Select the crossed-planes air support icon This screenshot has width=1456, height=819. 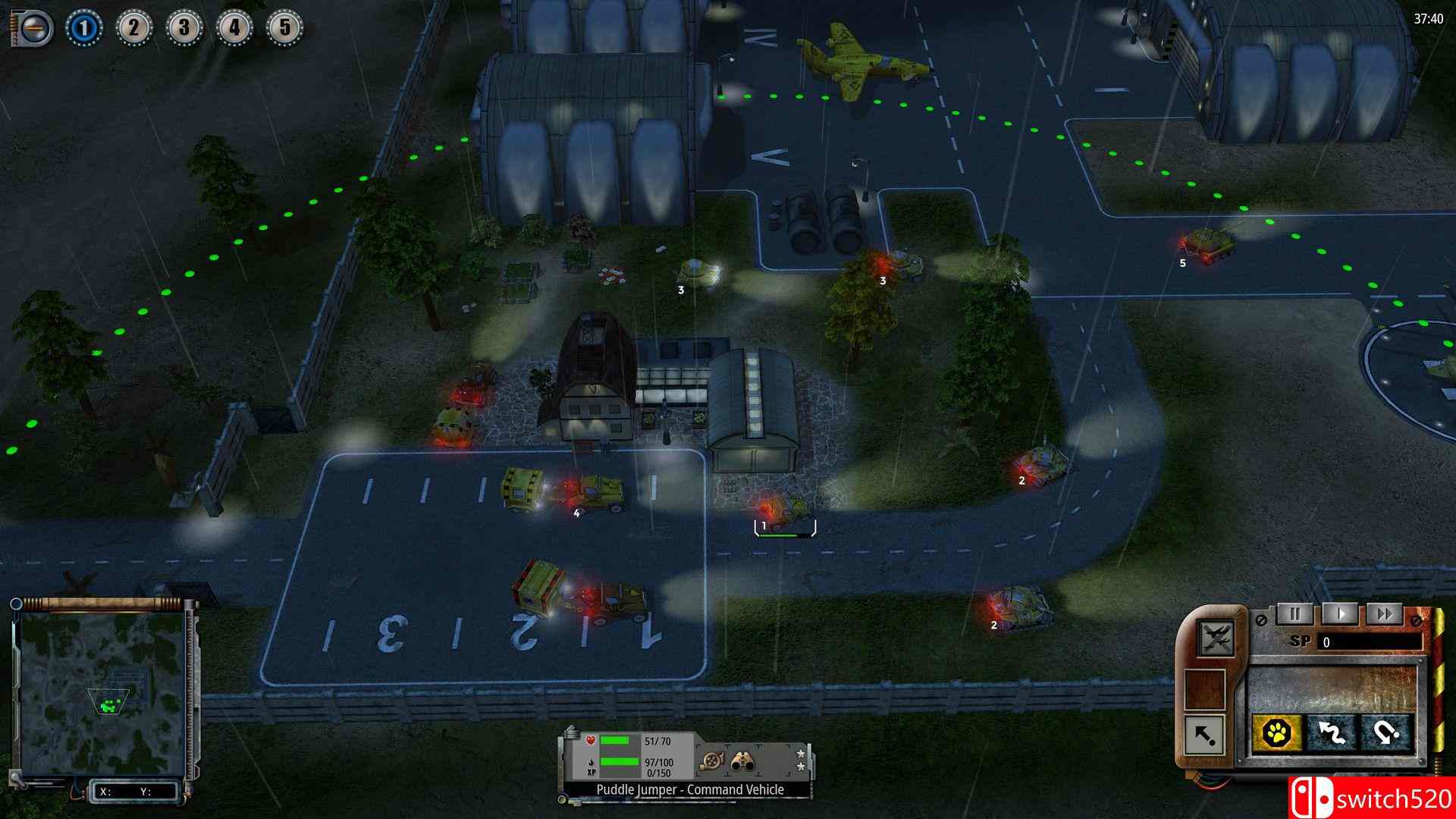click(x=1217, y=640)
